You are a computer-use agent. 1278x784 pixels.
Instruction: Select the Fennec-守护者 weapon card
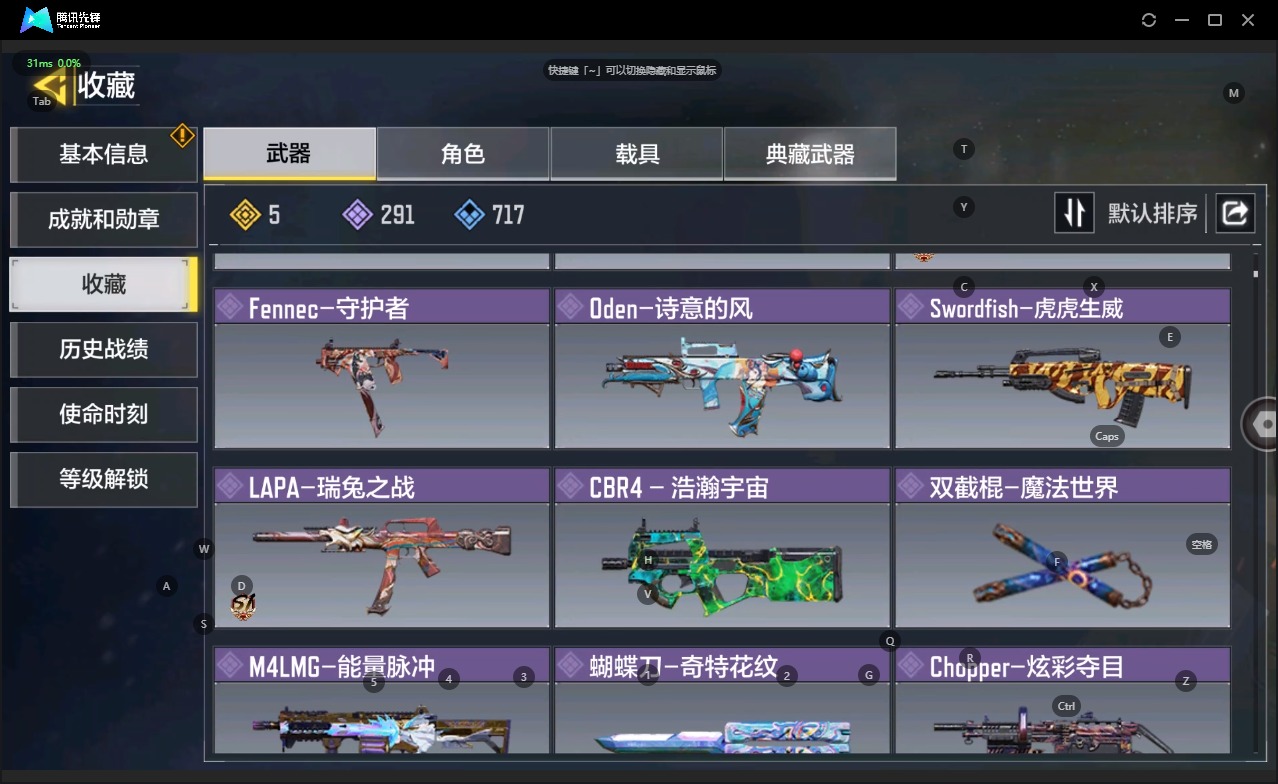click(x=381, y=369)
